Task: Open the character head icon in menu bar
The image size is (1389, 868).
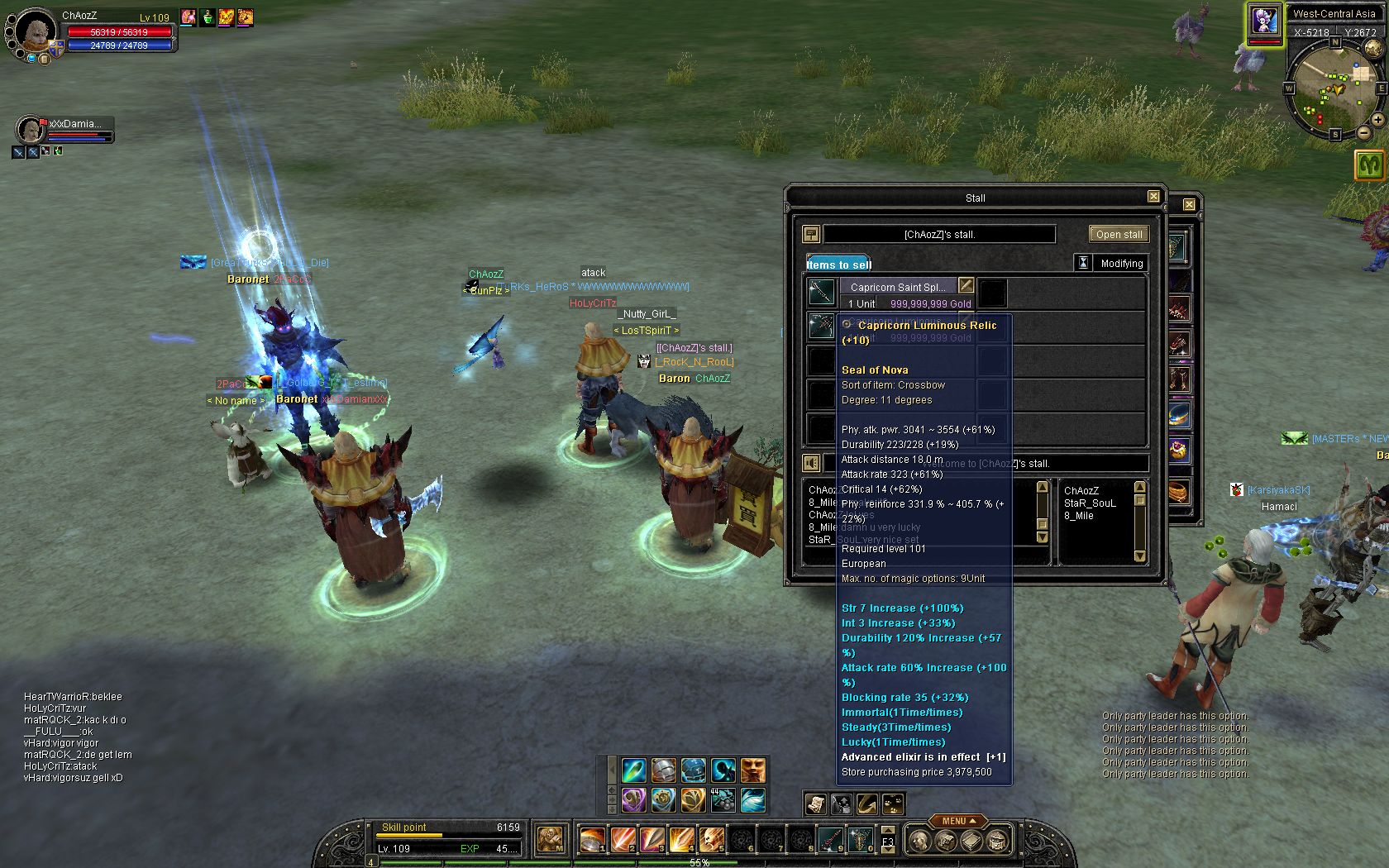Action: coord(919,841)
